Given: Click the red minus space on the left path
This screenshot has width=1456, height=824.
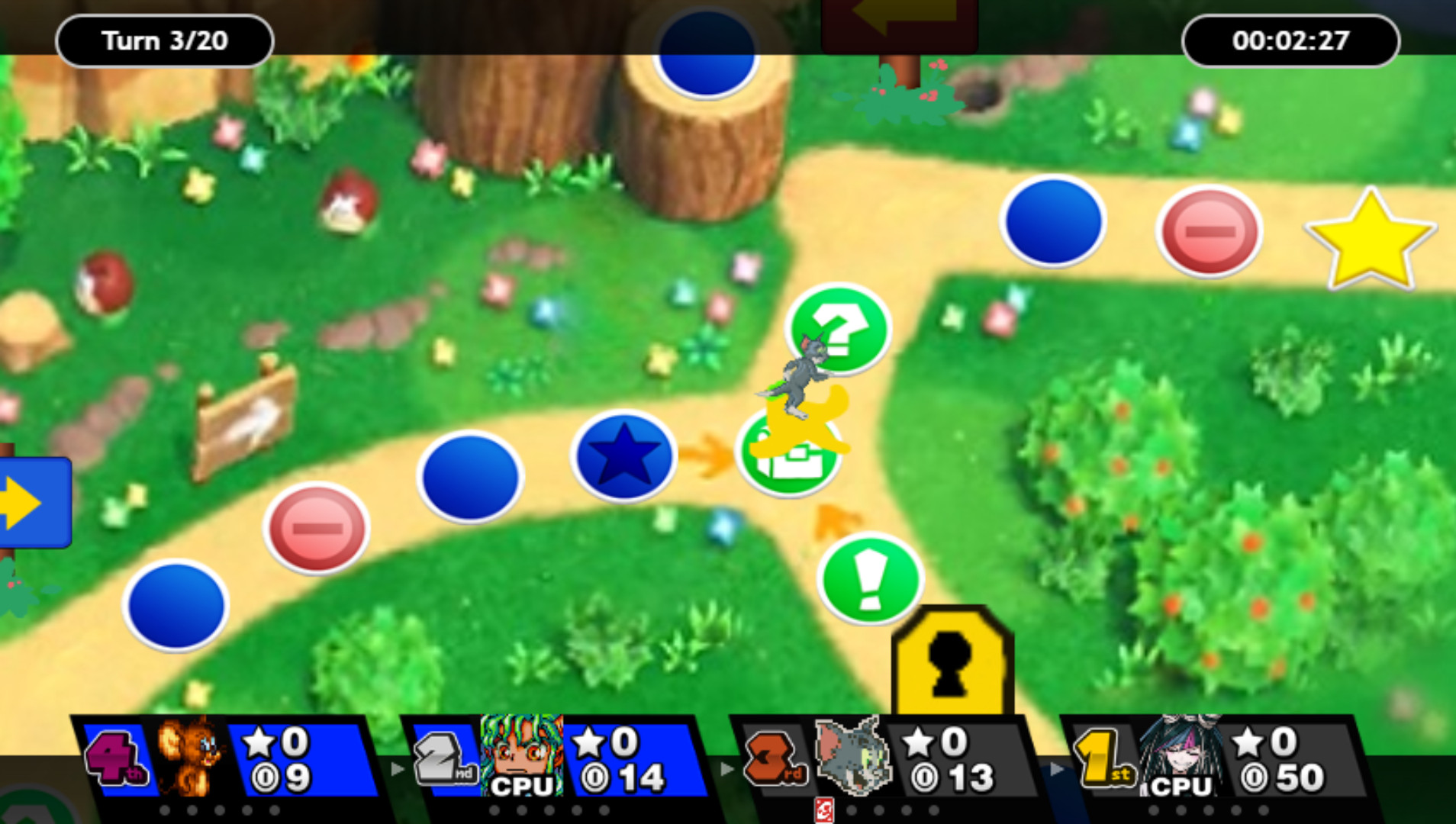Looking at the screenshot, I should tap(316, 529).
